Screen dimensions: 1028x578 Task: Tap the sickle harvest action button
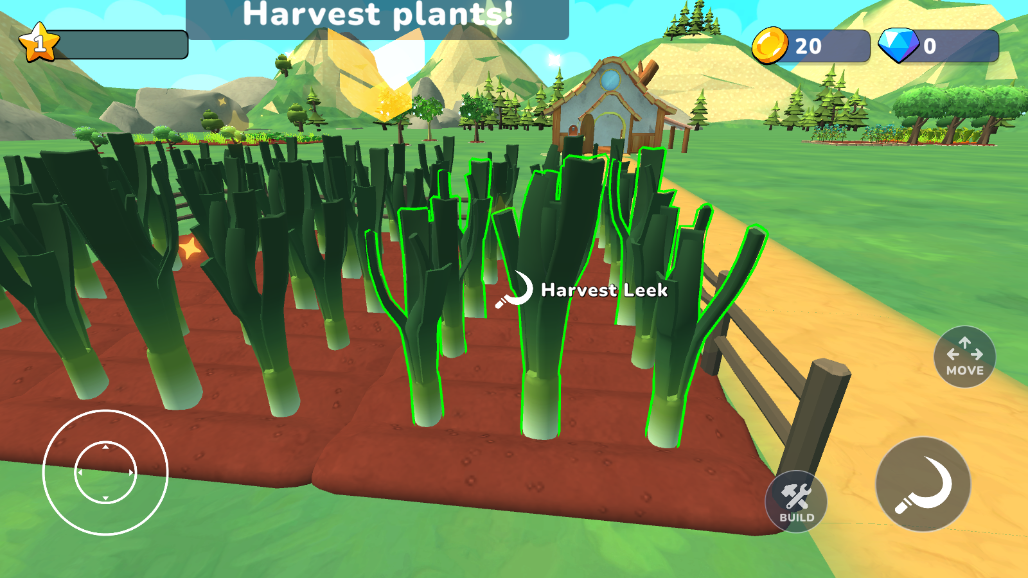pyautogui.click(x=922, y=484)
